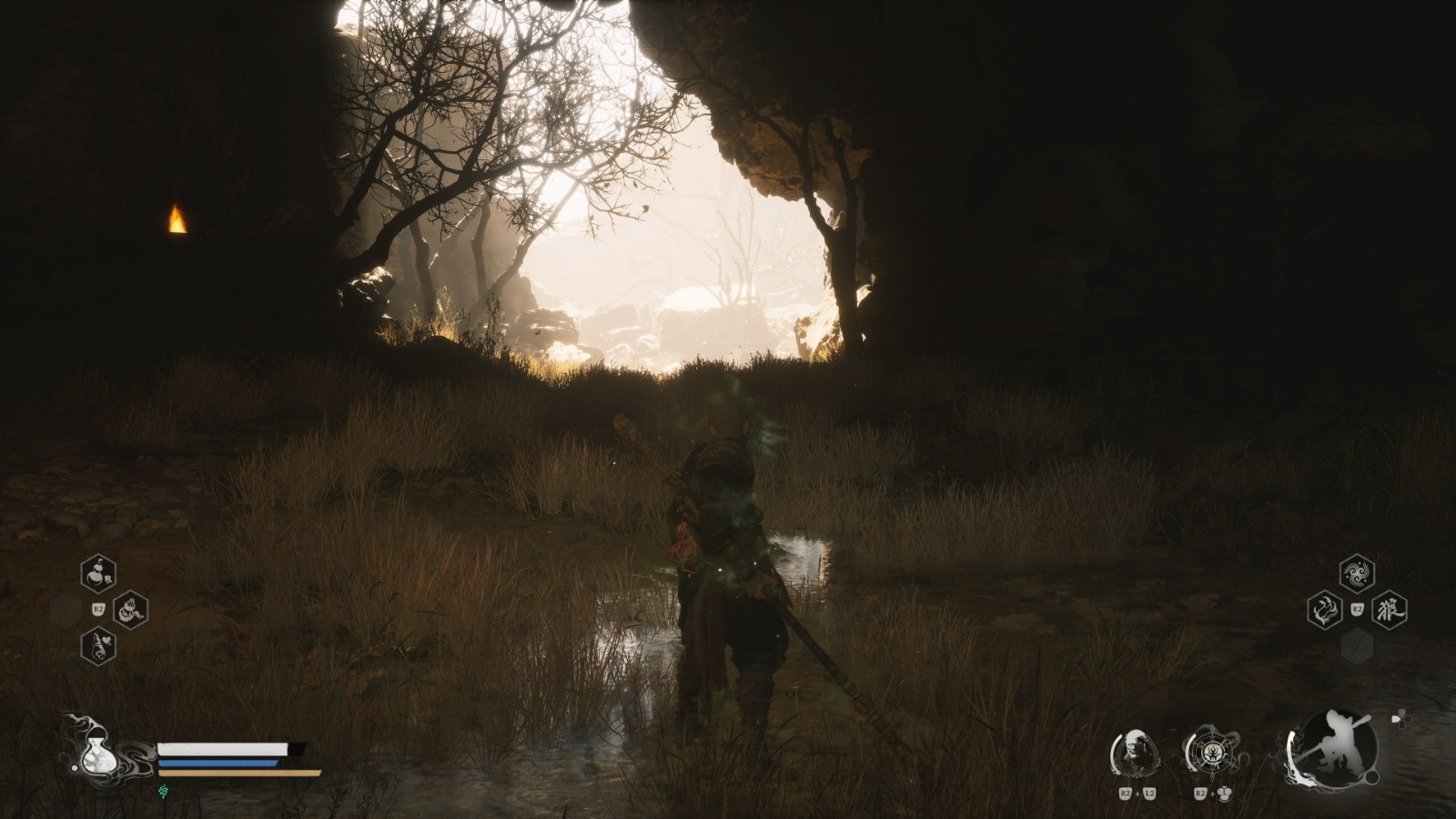The image size is (1456, 819).
Task: Expand the spell wheel via its R2 badge
Action: [x=1357, y=609]
